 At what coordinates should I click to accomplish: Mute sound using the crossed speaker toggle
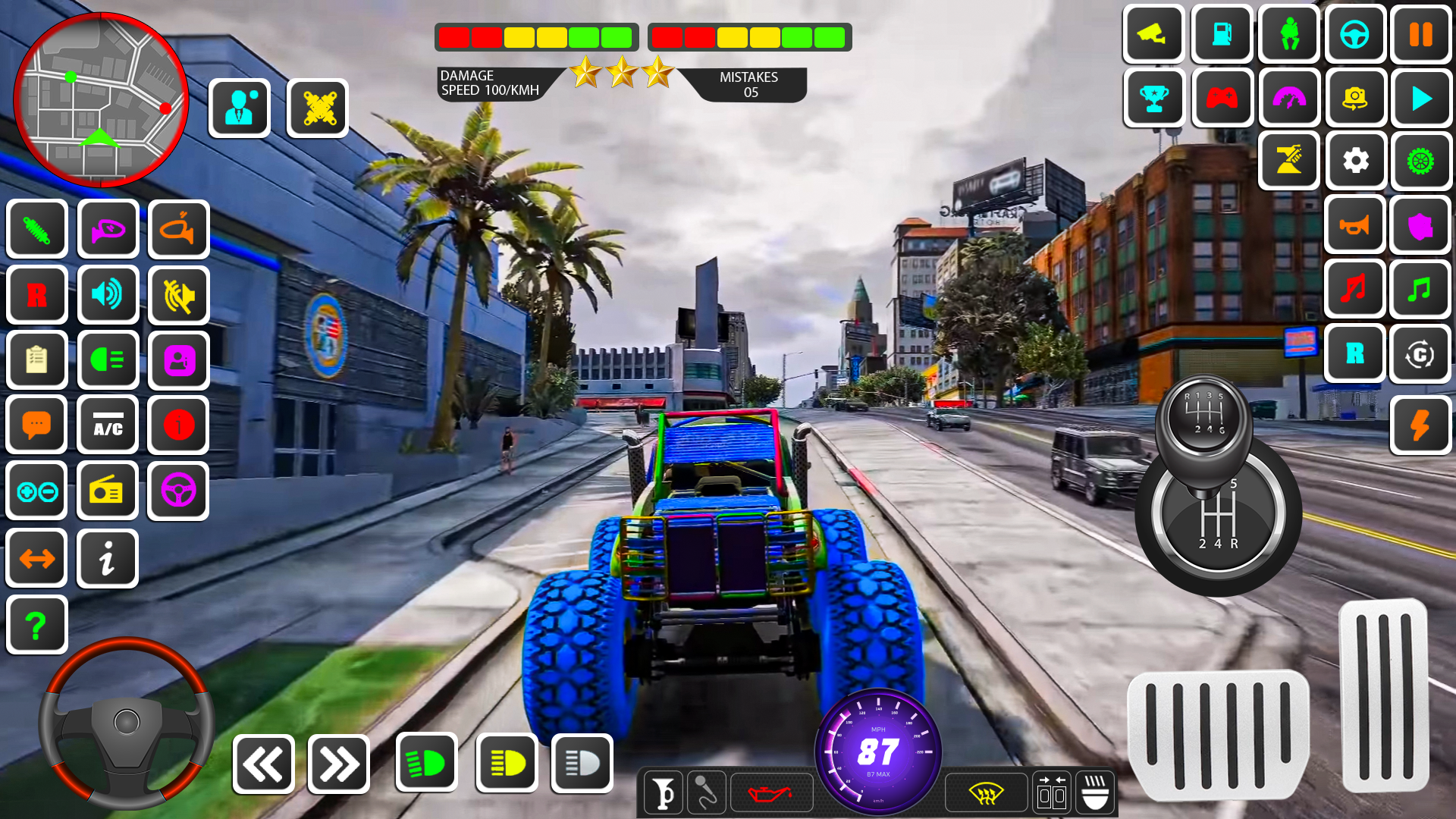[x=178, y=295]
